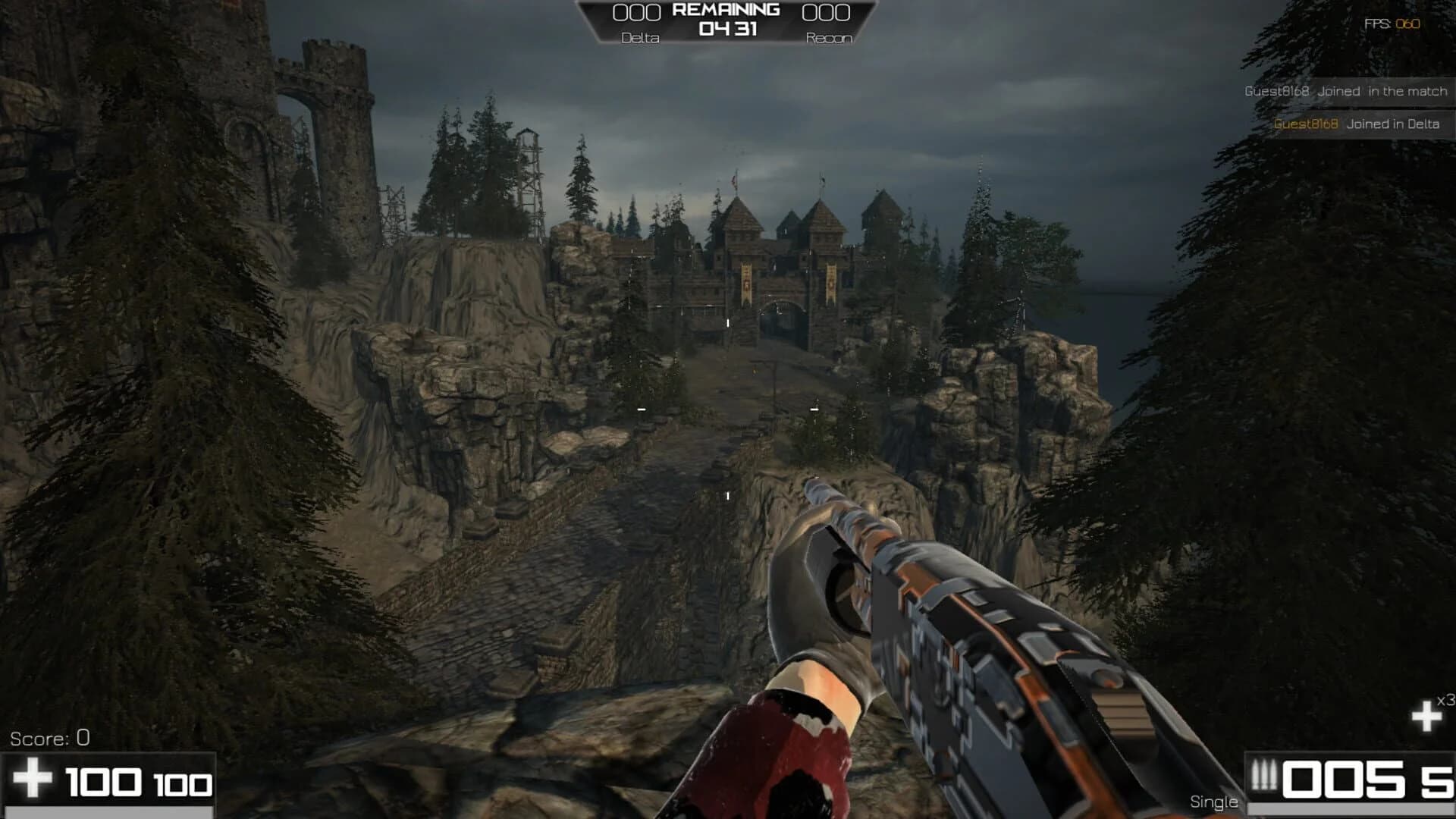Image resolution: width=1456 pixels, height=819 pixels.
Task: Toggle the FPS counter display
Action: 1394,23
